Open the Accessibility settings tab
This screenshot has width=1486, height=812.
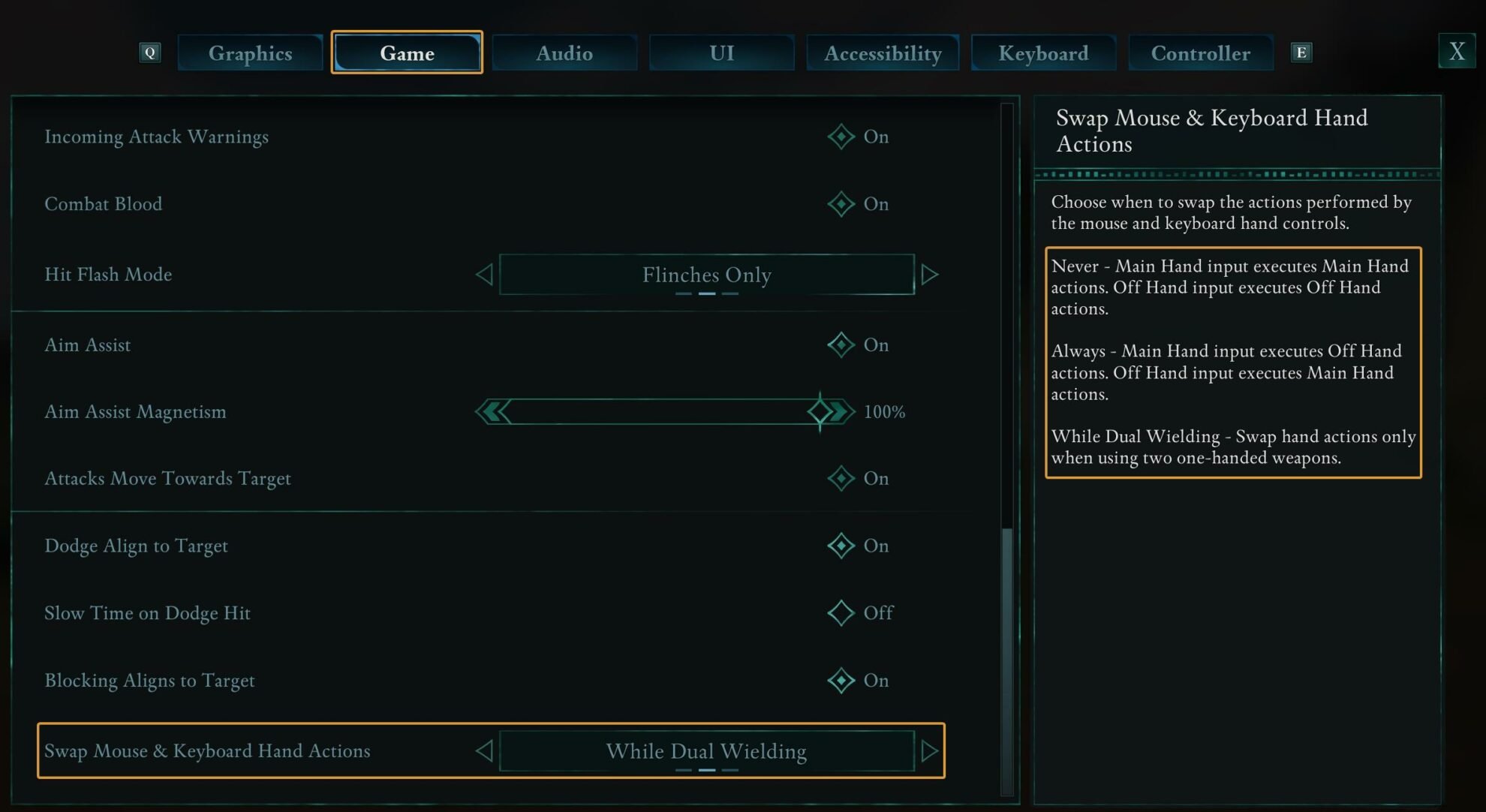pyautogui.click(x=883, y=53)
